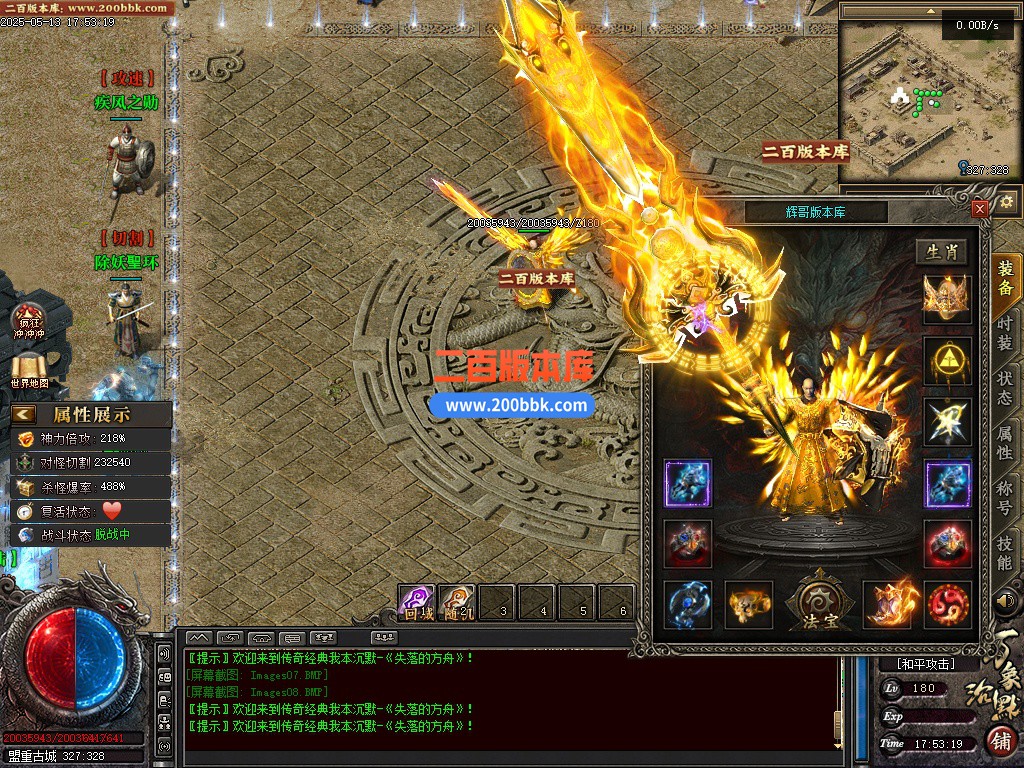The image size is (1024, 768).
Task: Switch to the 时装 fashion tab
Action: [x=1005, y=331]
